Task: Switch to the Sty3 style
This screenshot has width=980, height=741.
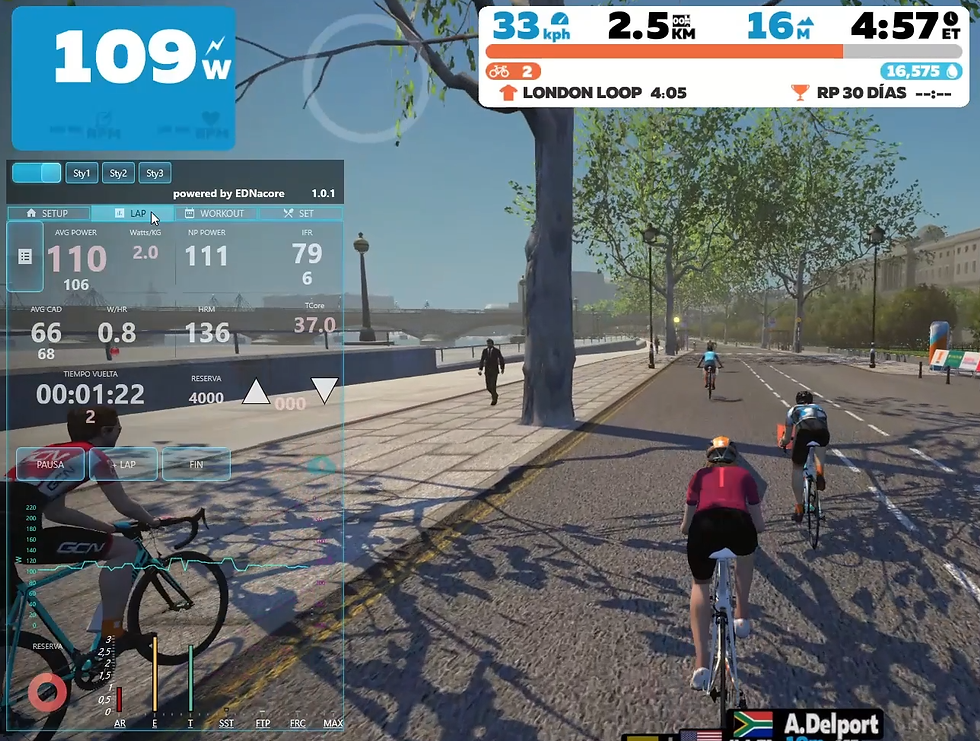Action: coord(155,173)
